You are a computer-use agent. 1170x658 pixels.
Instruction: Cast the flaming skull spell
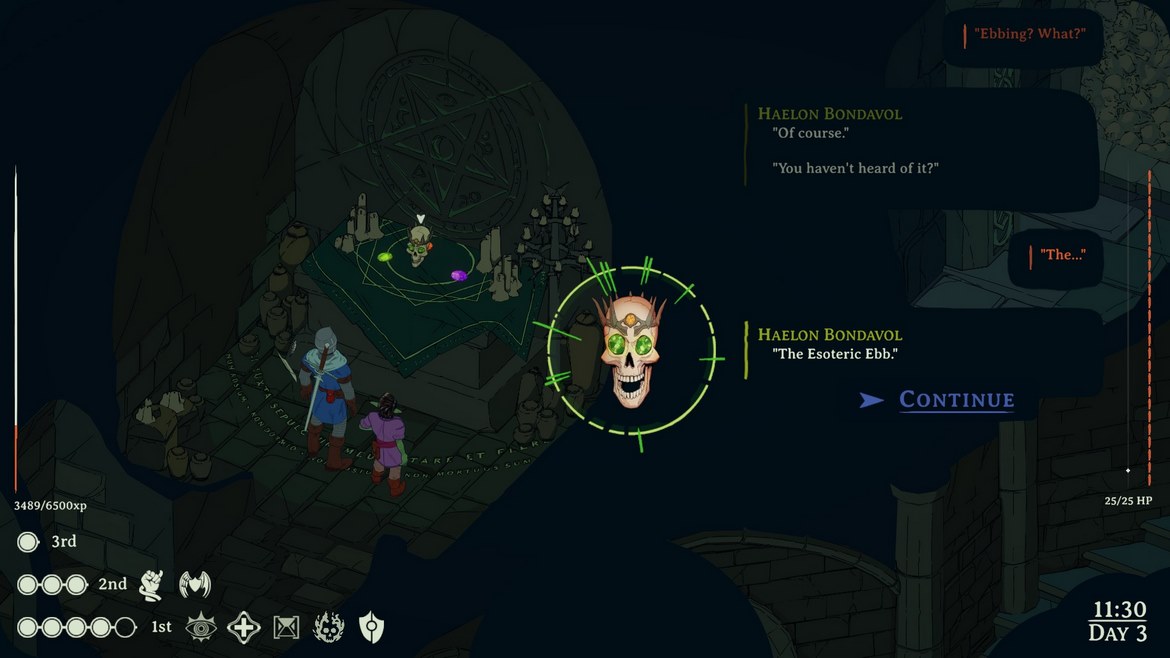(329, 628)
